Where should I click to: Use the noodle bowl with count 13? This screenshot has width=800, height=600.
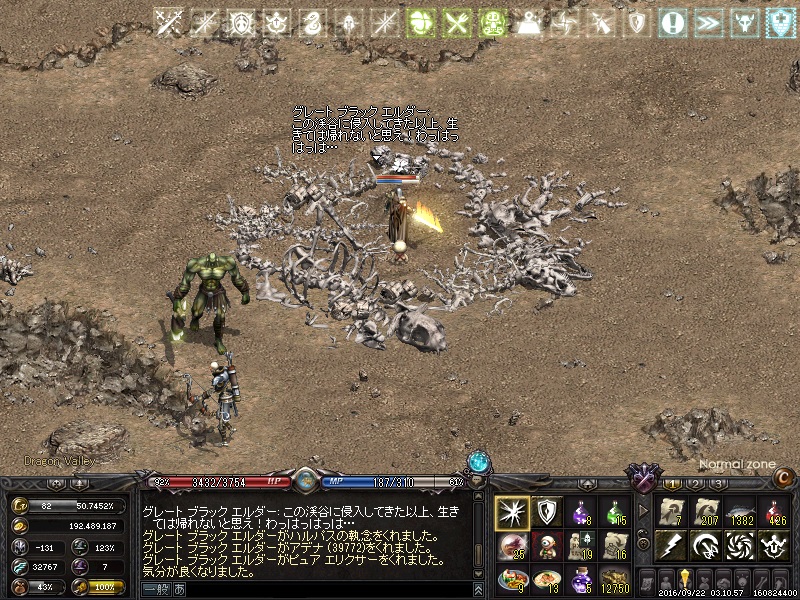pyautogui.click(x=546, y=580)
